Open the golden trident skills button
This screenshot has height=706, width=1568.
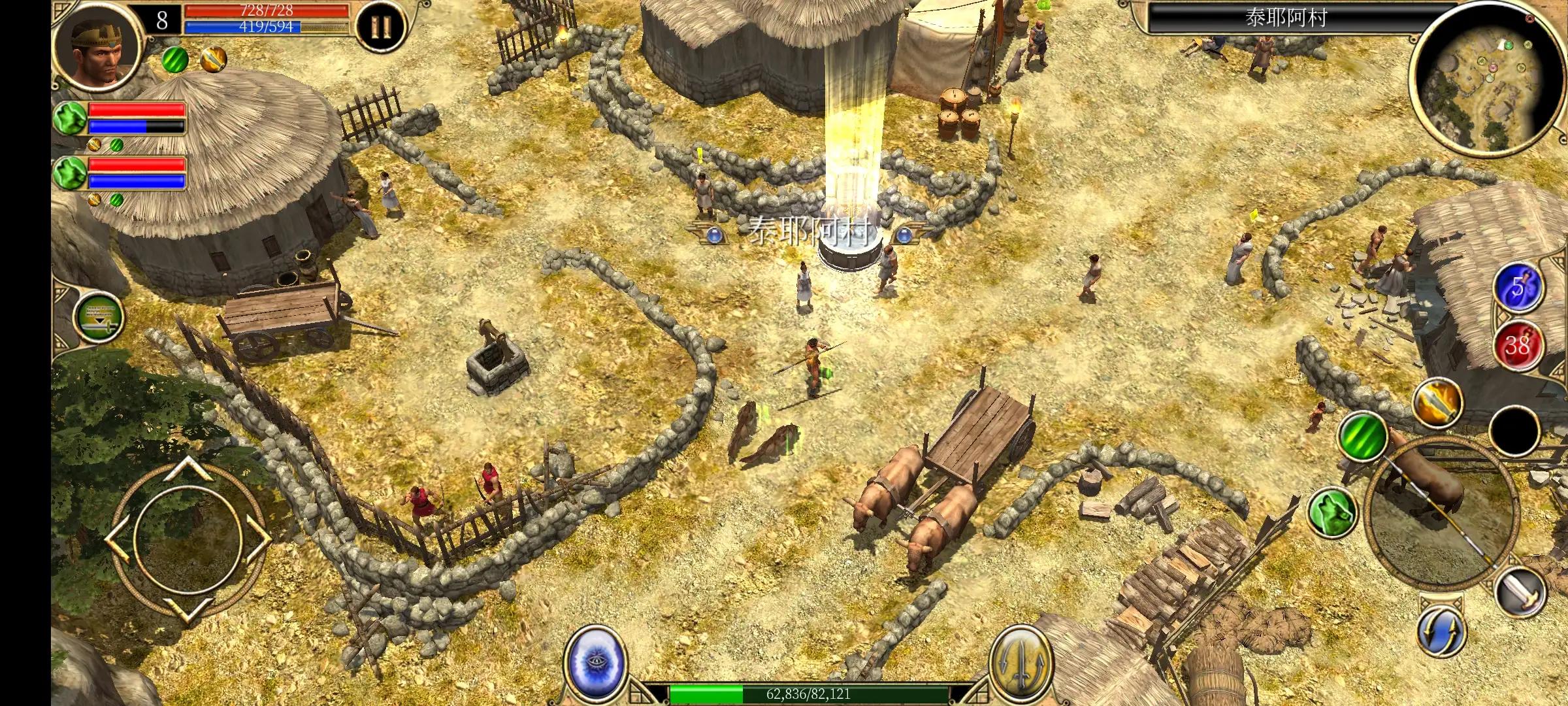tap(1020, 662)
